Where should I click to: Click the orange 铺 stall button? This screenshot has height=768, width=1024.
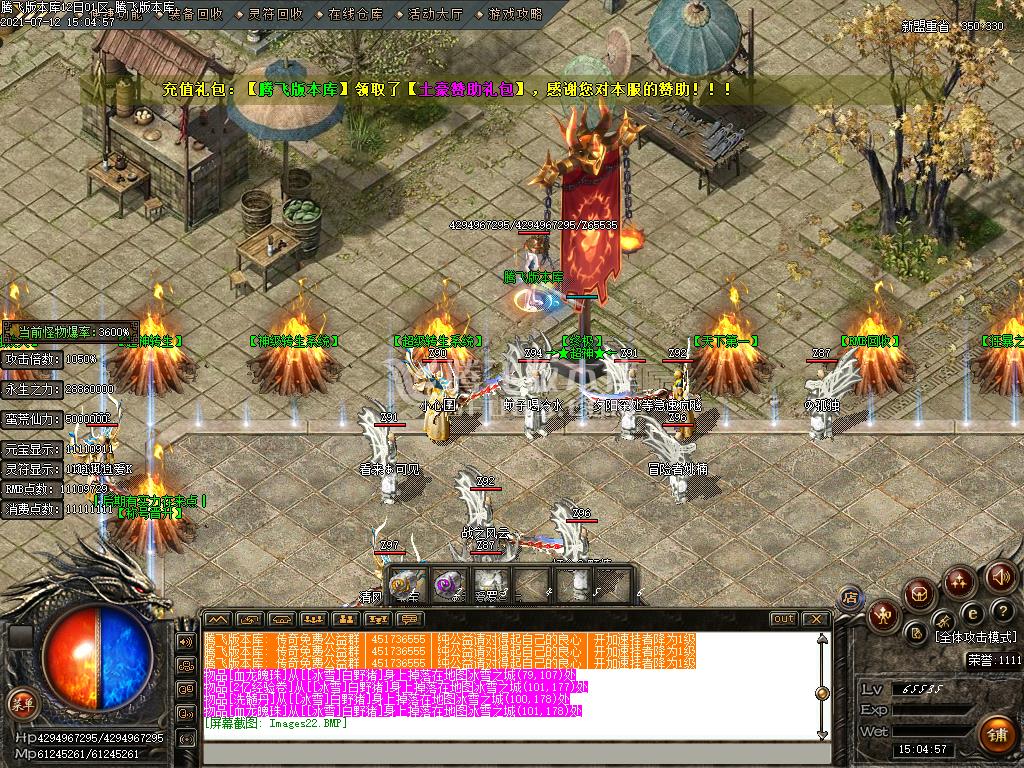[995, 733]
